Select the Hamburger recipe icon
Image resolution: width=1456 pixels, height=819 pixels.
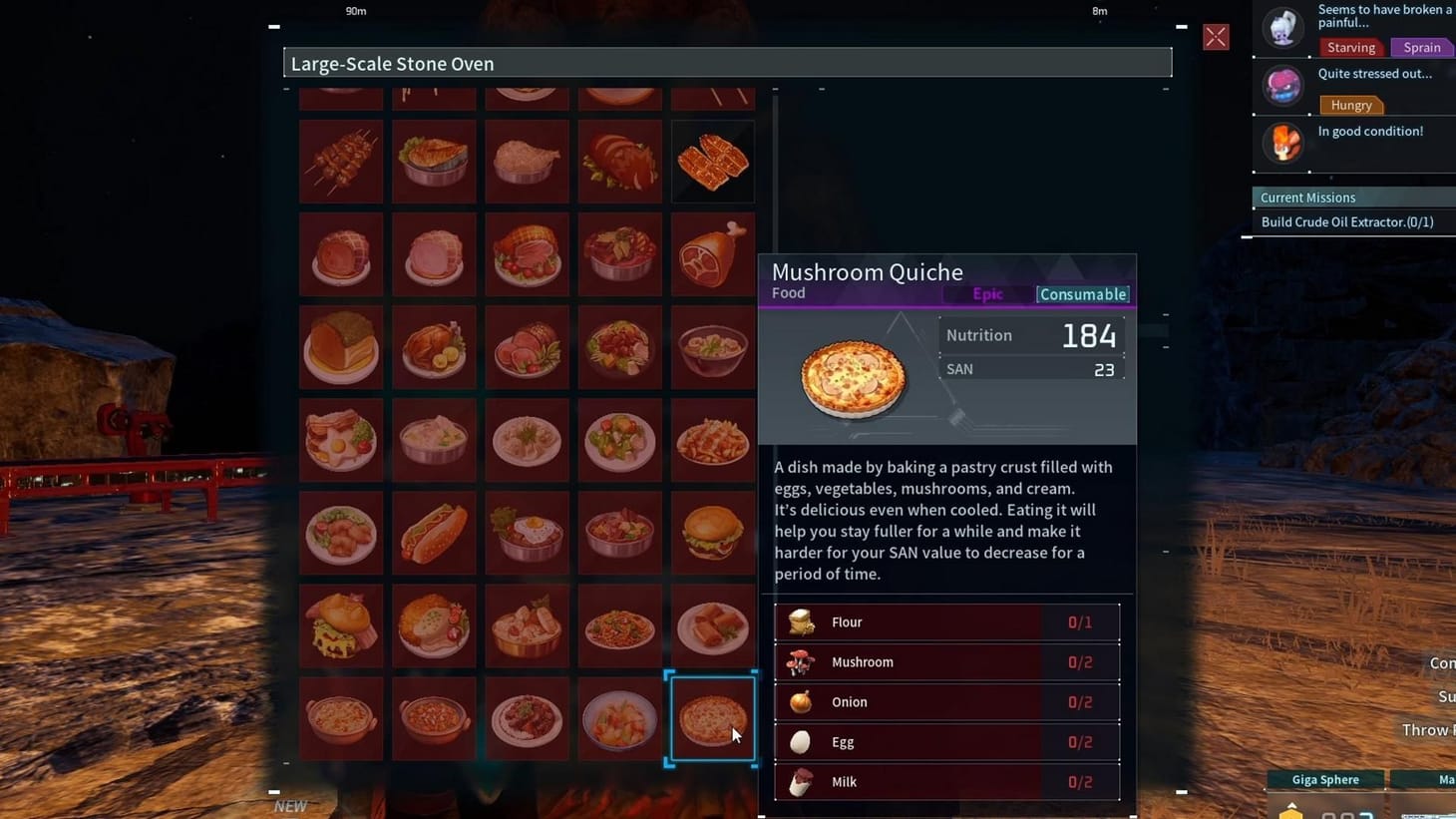pos(712,532)
